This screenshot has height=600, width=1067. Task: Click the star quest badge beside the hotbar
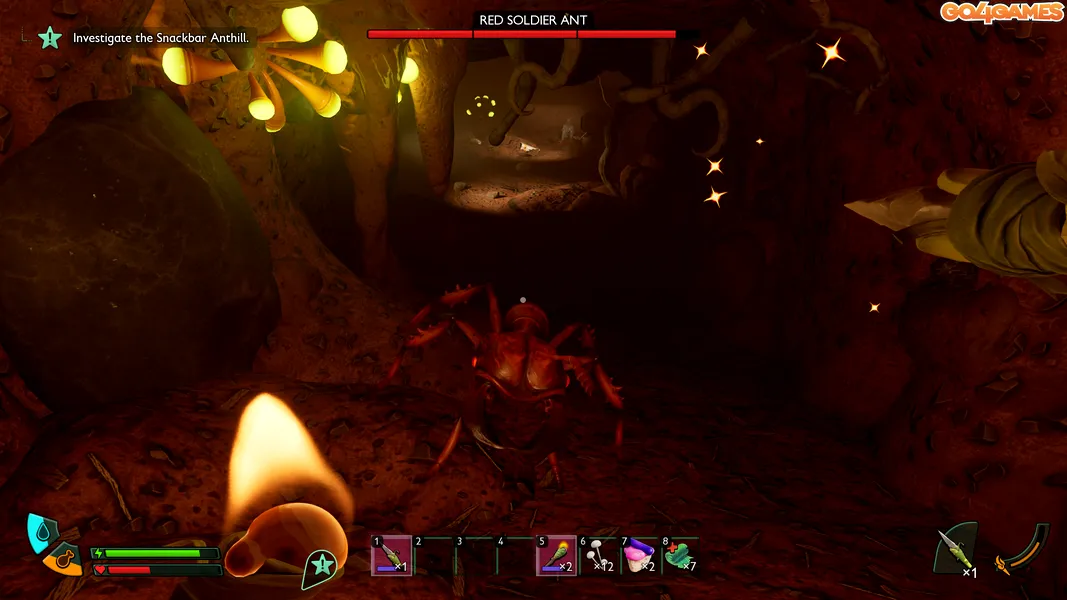[x=319, y=565]
